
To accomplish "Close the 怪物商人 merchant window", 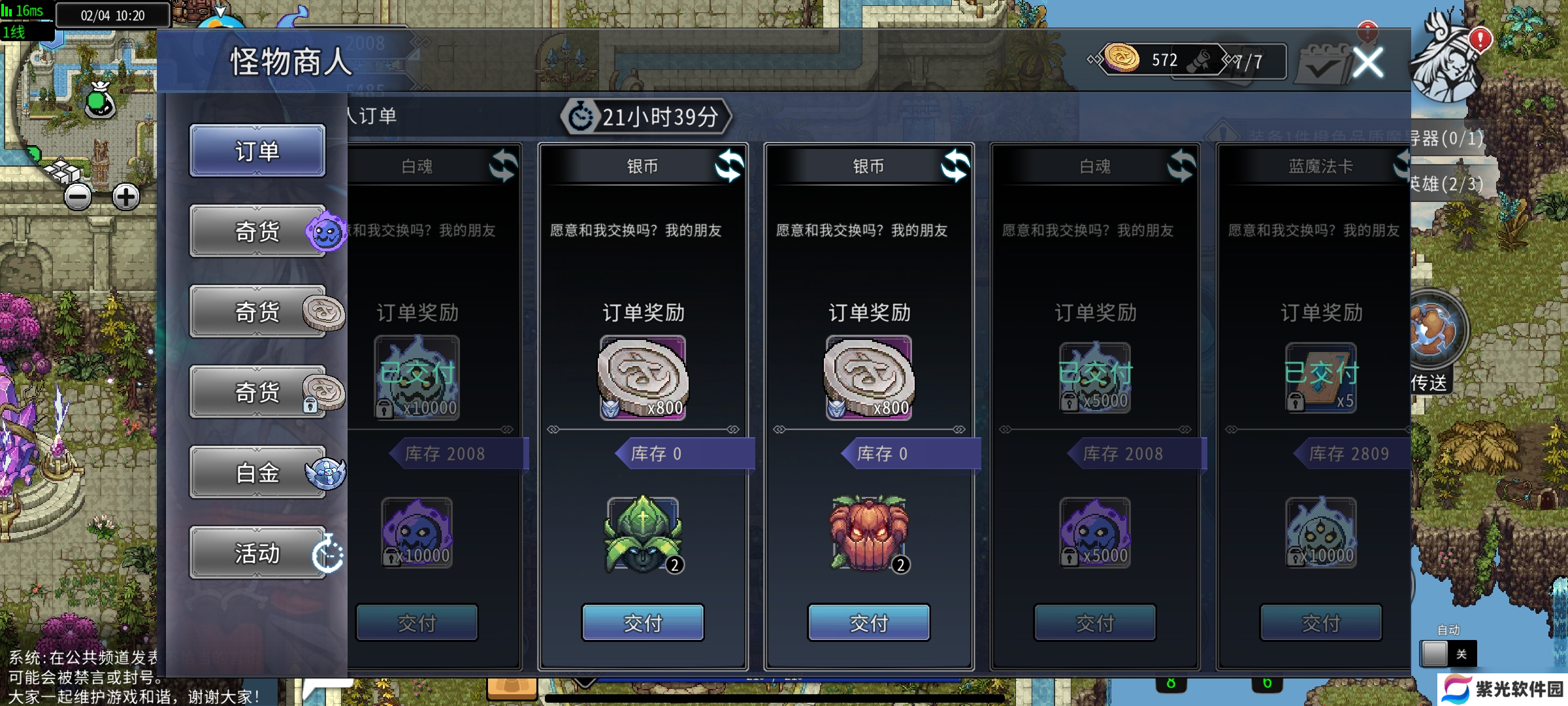I will coord(1367,63).
